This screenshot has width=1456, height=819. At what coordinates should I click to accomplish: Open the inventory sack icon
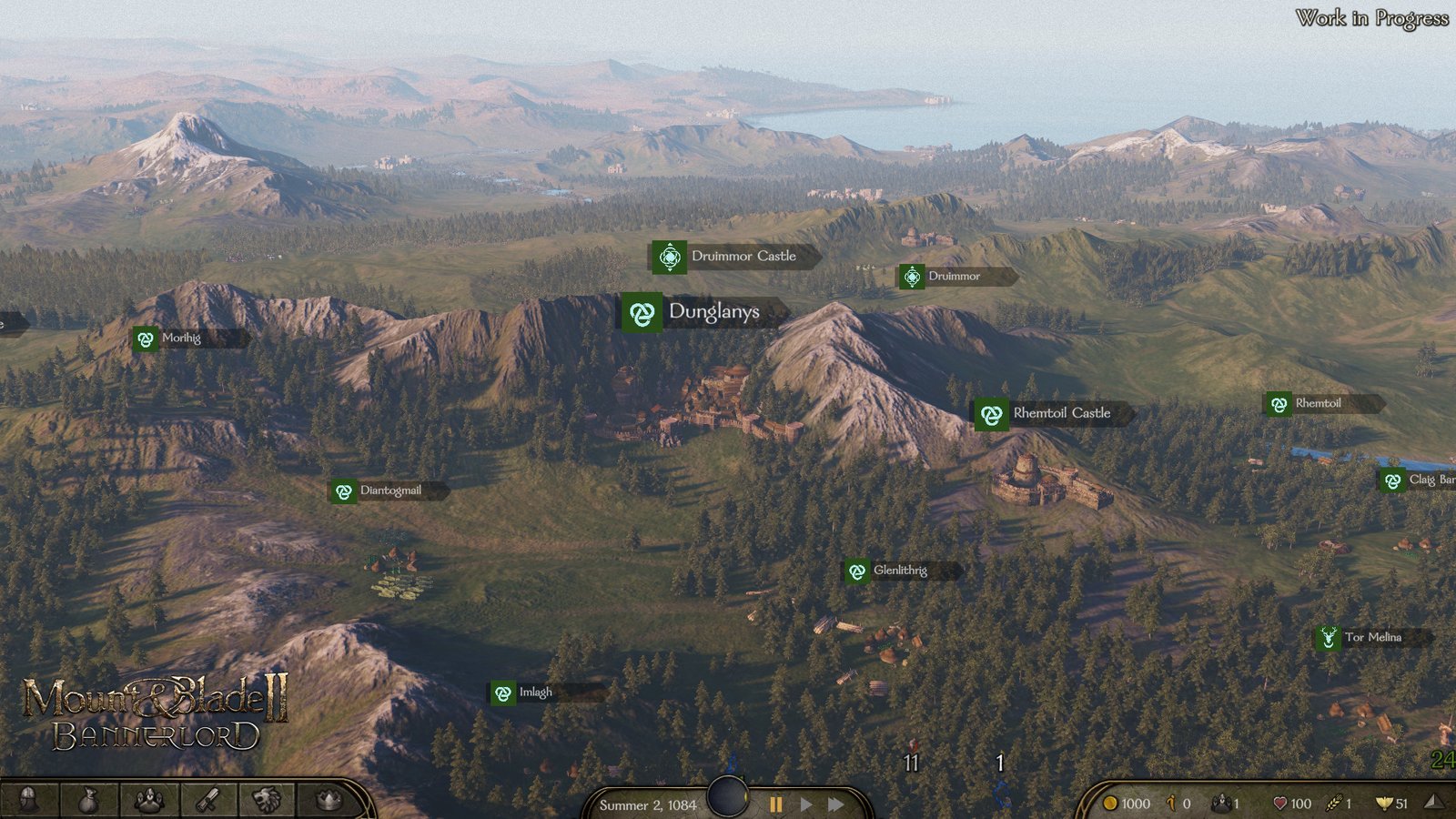88,800
